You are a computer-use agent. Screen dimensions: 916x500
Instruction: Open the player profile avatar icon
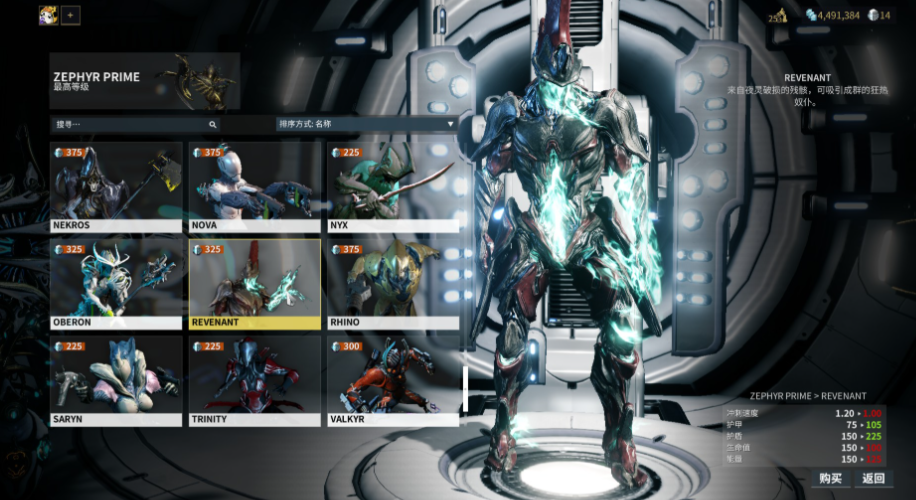tap(48, 15)
